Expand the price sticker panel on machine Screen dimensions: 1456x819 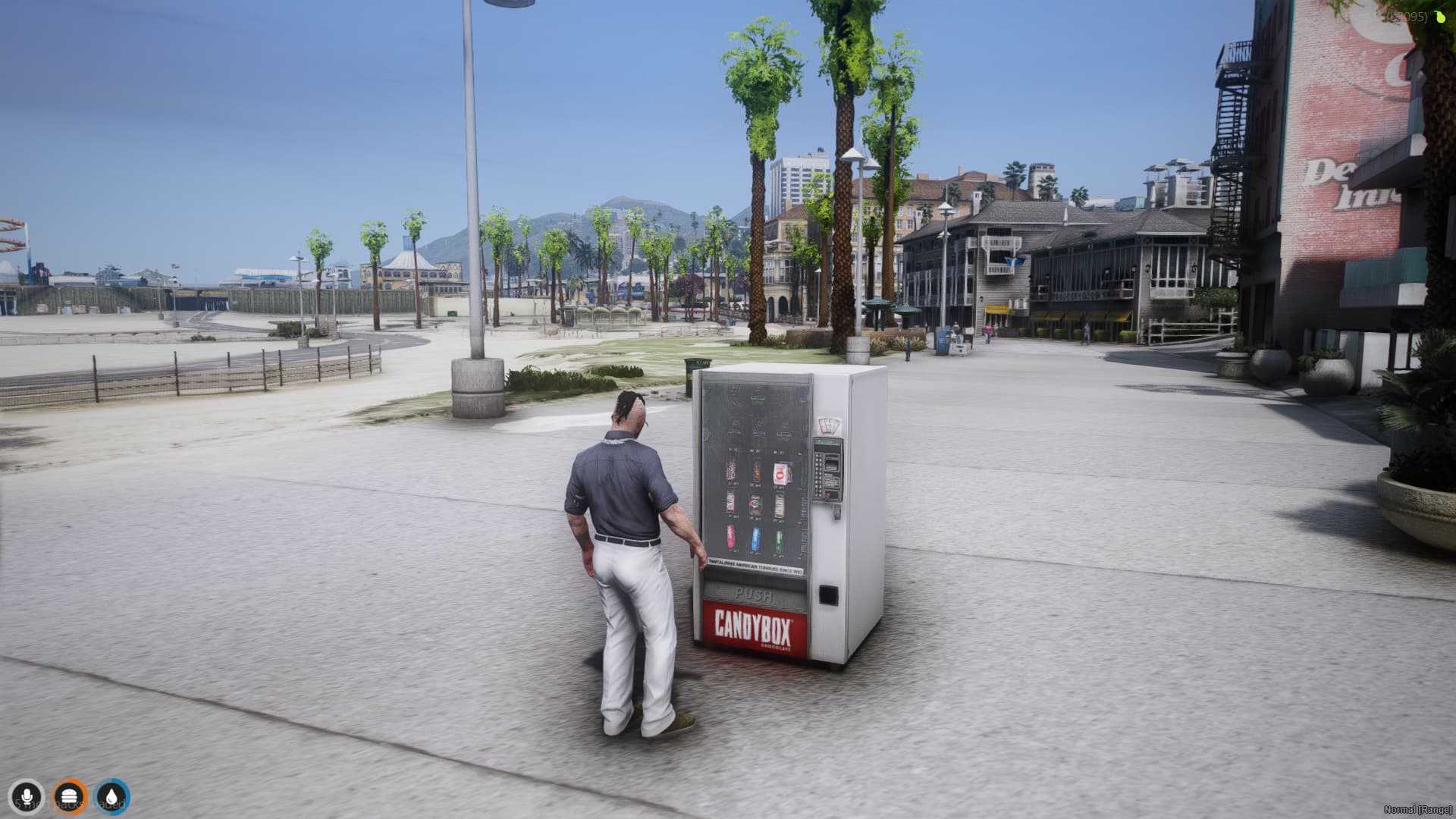(828, 426)
